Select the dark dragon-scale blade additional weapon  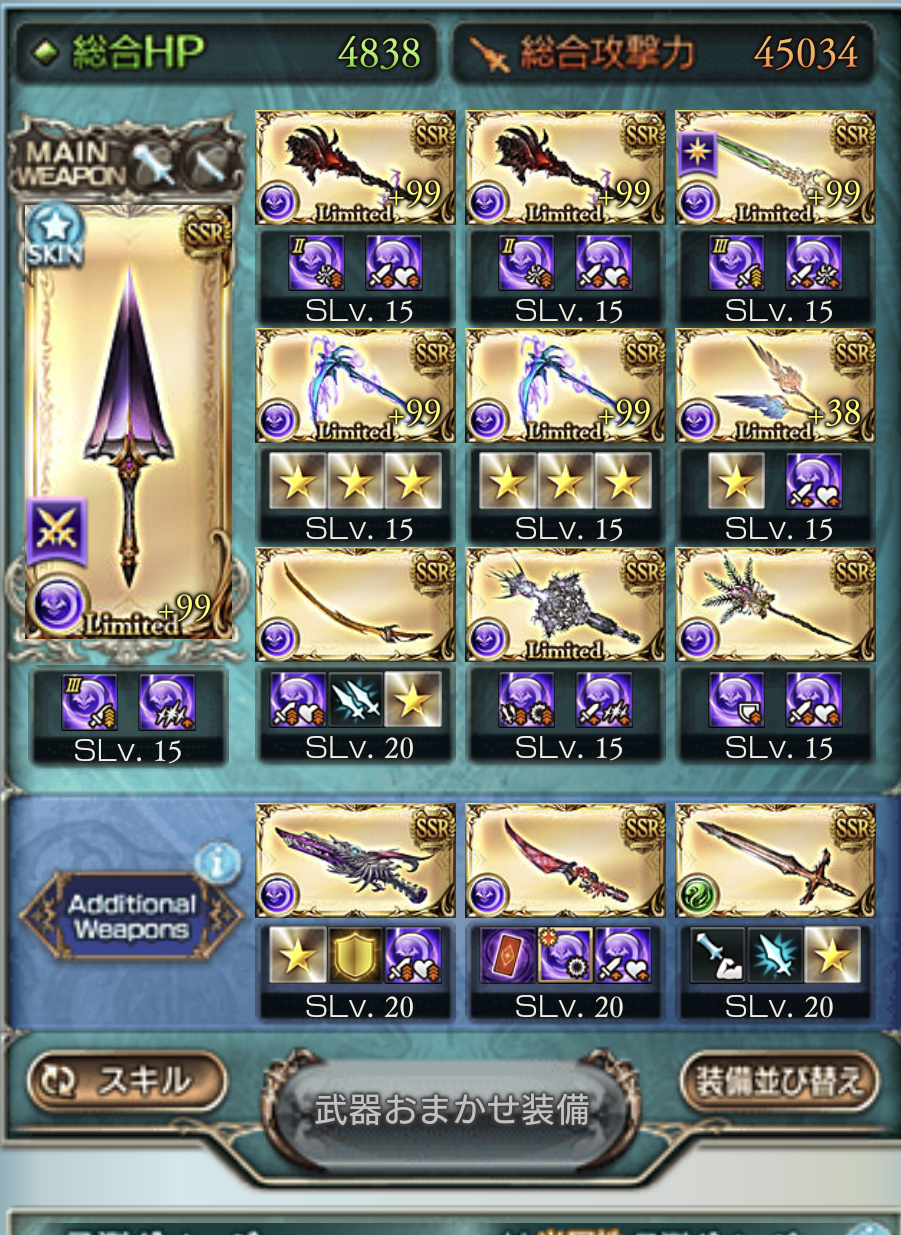[355, 860]
